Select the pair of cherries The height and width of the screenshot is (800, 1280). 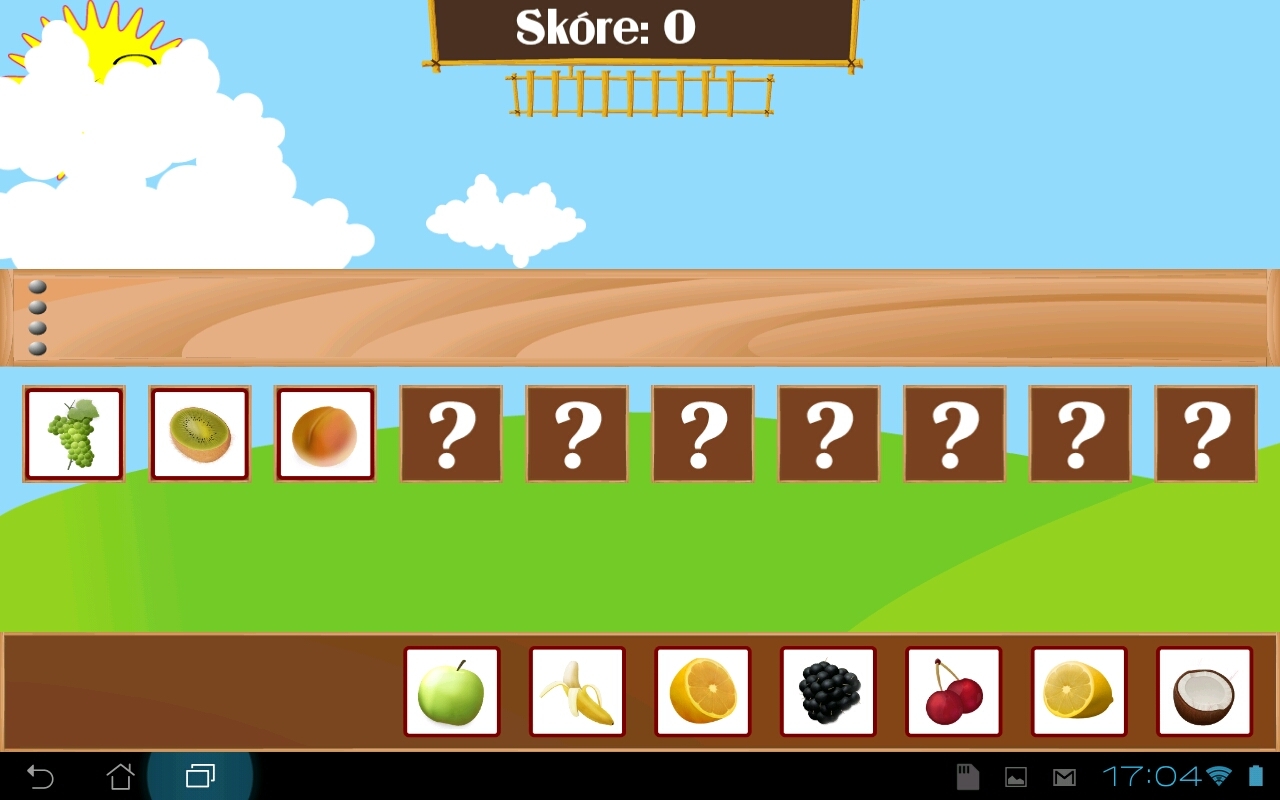[954, 691]
